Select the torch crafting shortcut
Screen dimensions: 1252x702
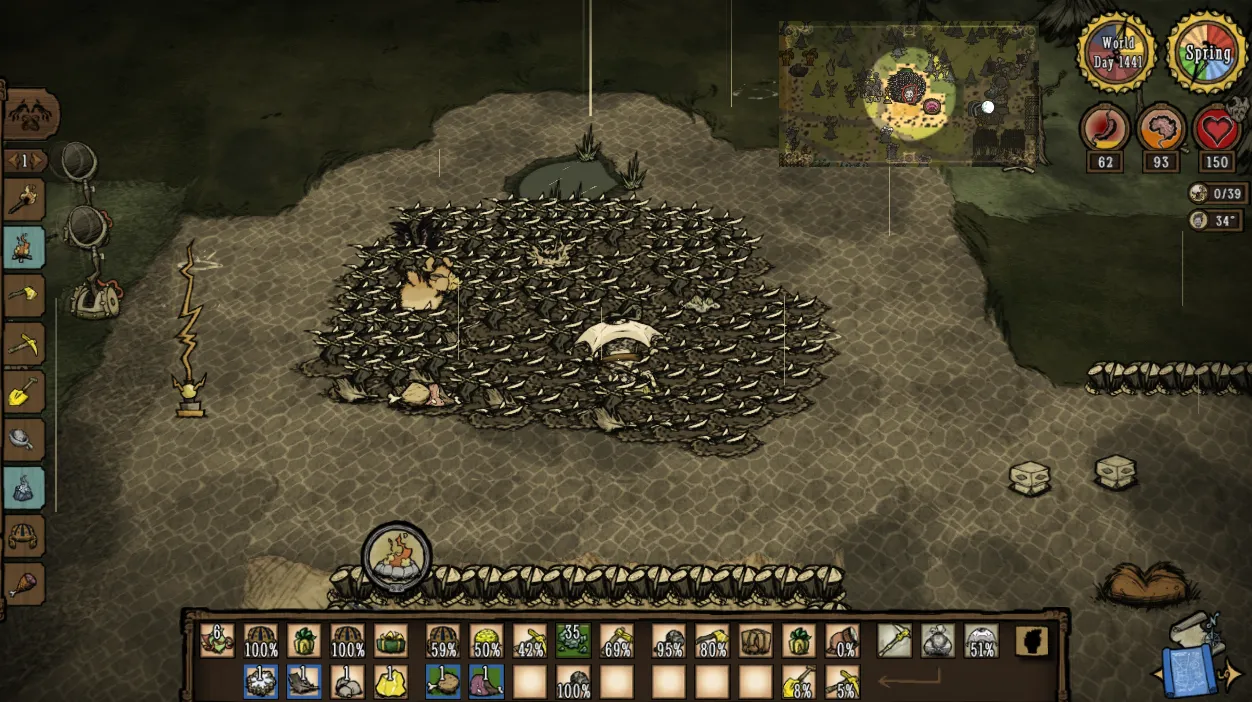pyautogui.click(x=24, y=200)
